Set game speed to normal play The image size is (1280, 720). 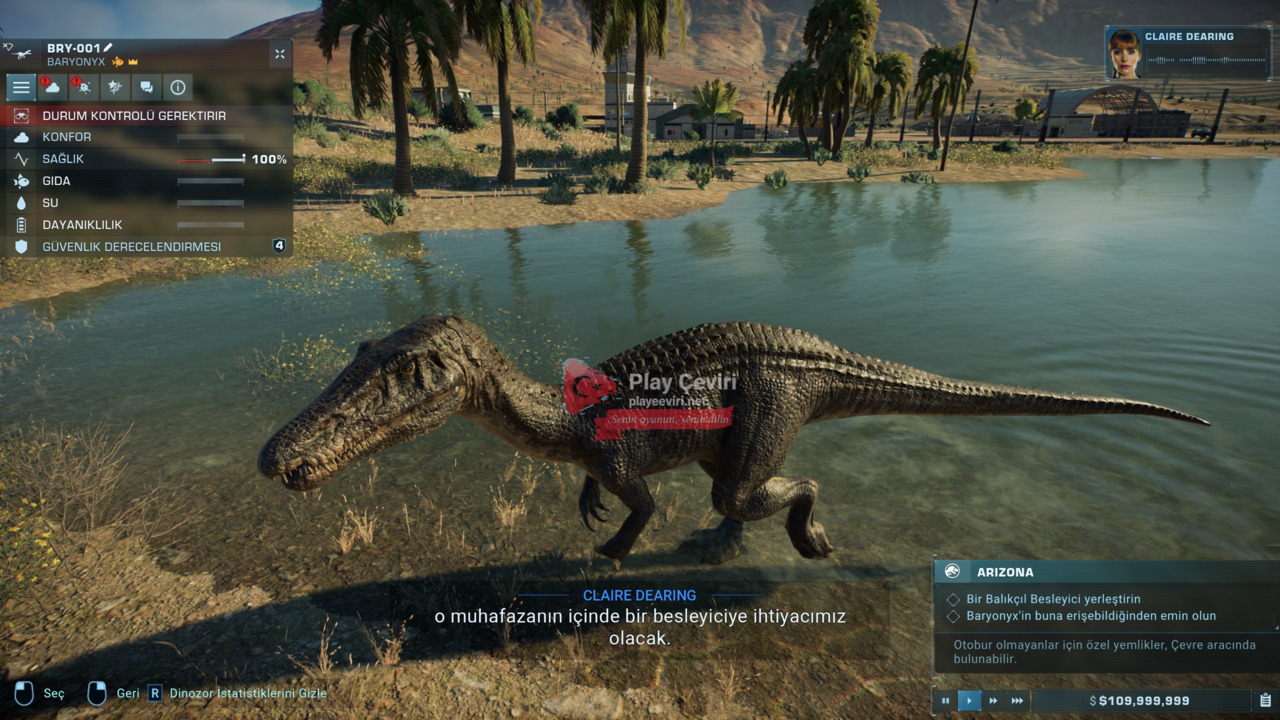(x=969, y=701)
